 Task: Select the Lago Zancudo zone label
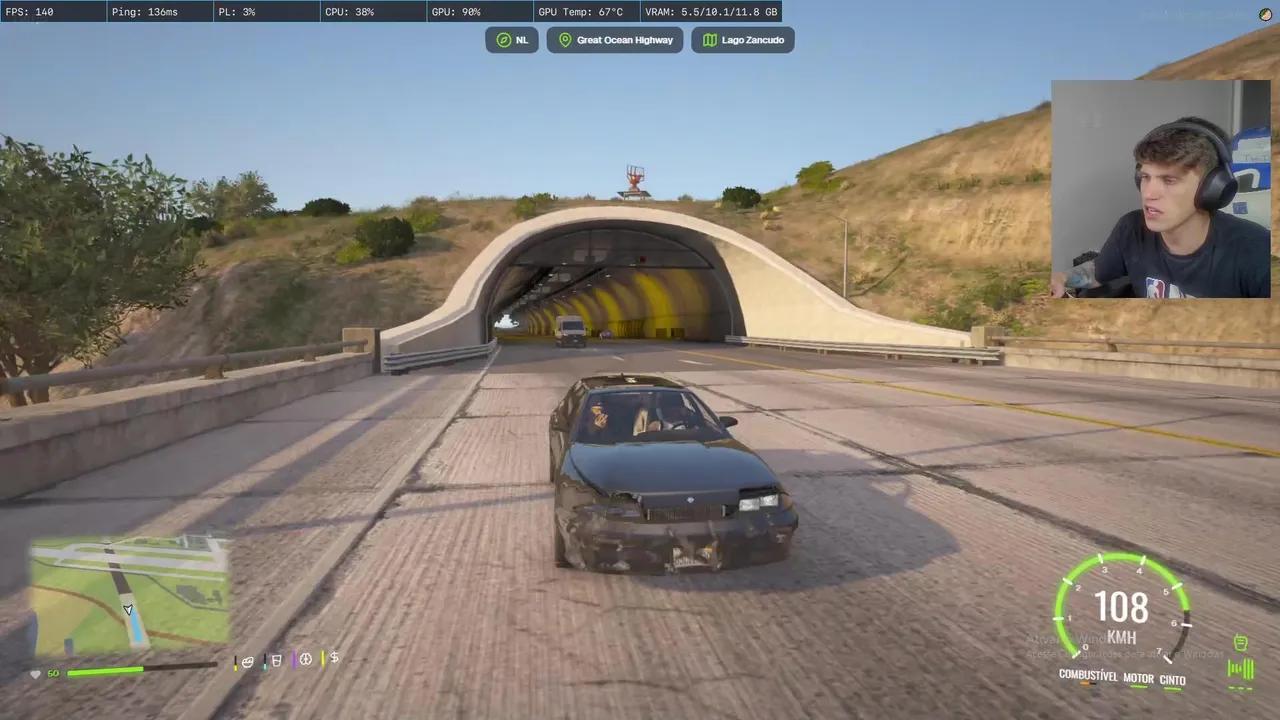point(743,40)
